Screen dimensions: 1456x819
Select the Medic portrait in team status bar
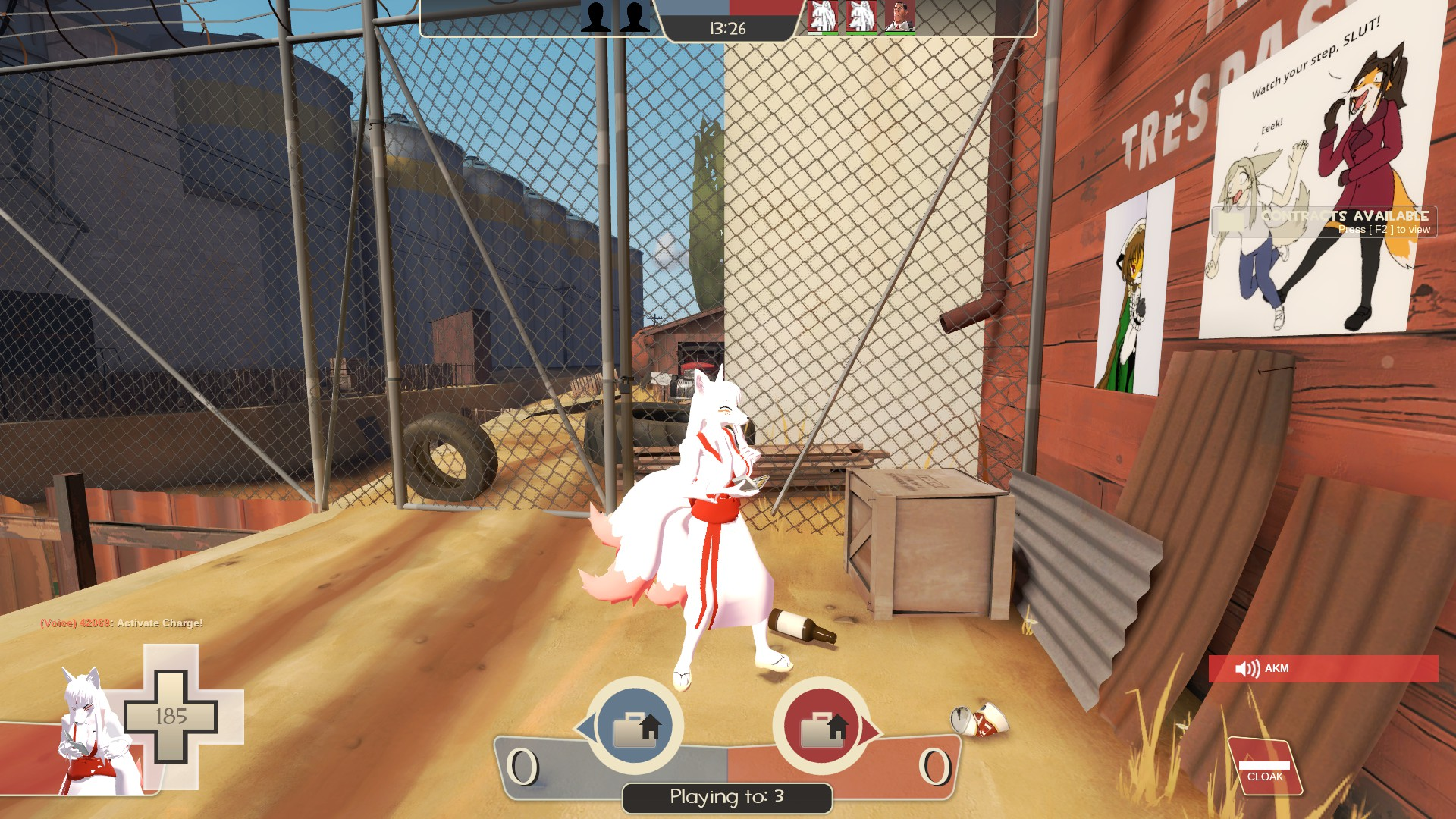click(x=899, y=16)
